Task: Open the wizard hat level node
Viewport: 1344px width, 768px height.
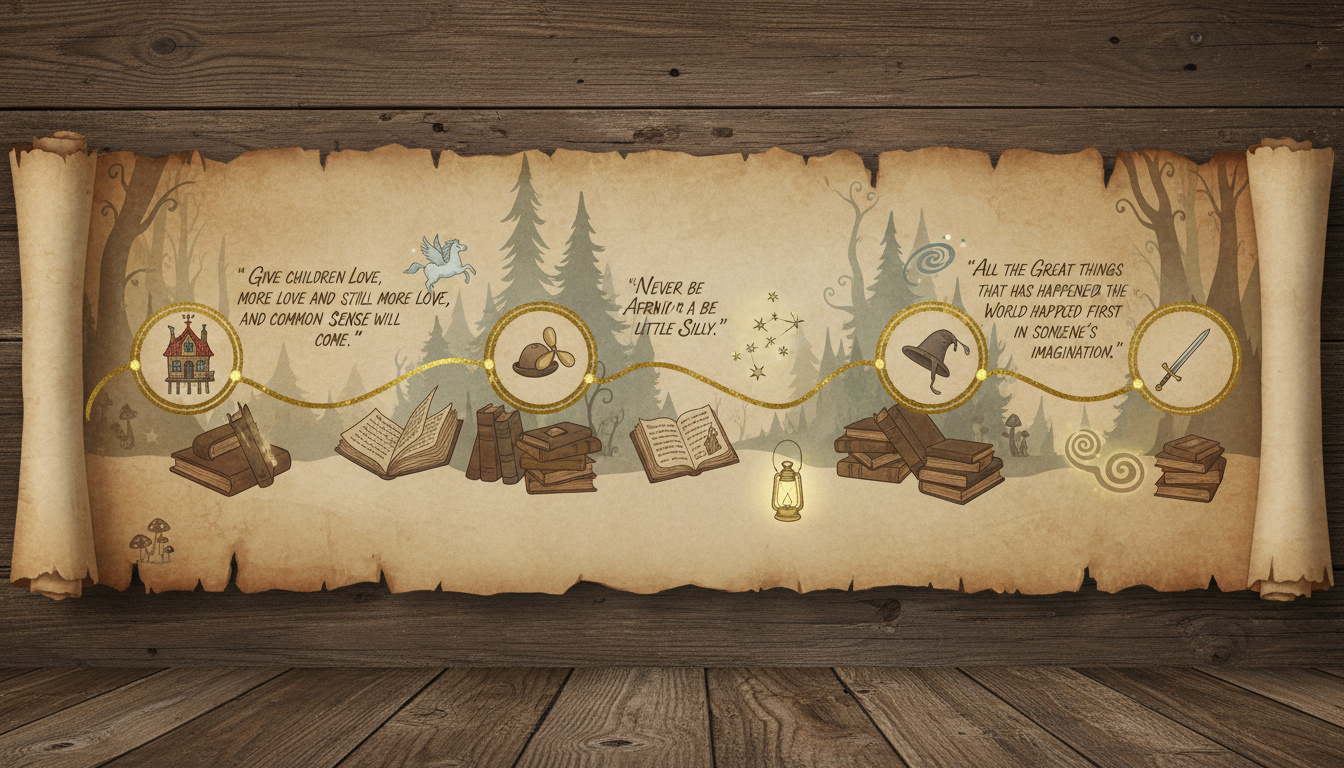Action: click(932, 357)
